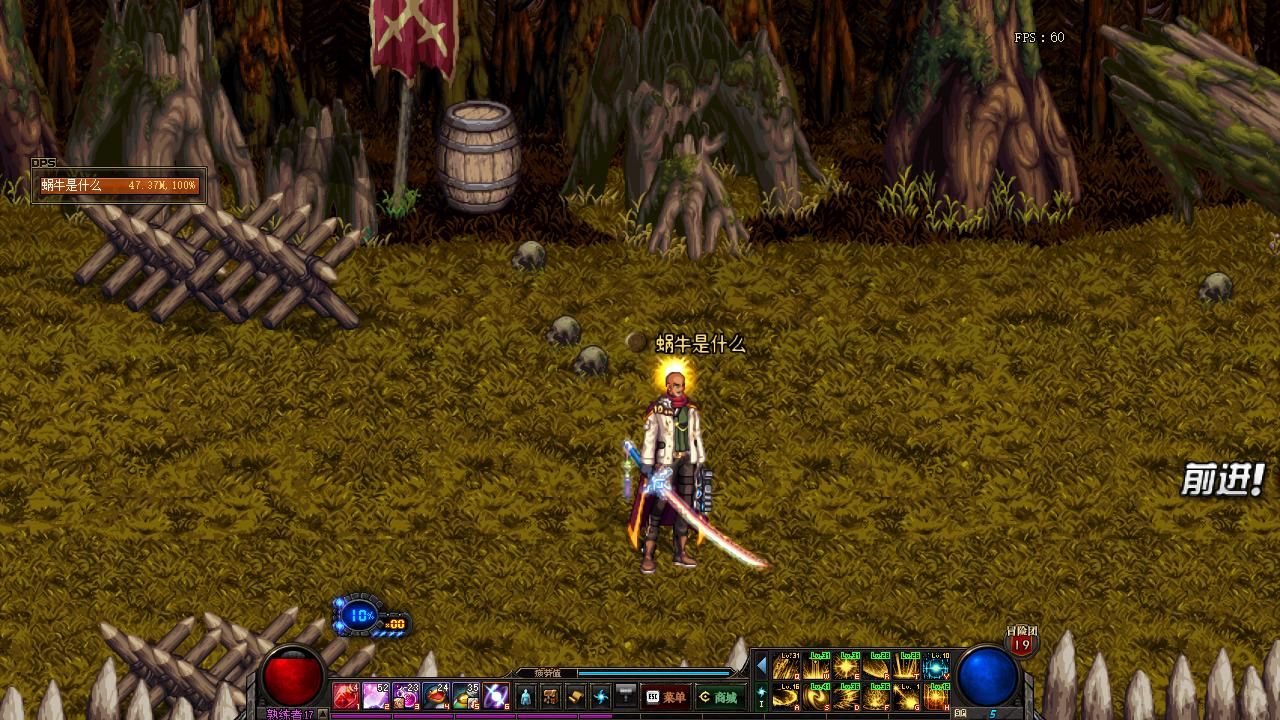Use the red potion in quick slot 1
This screenshot has height=720, width=1280.
(x=346, y=696)
